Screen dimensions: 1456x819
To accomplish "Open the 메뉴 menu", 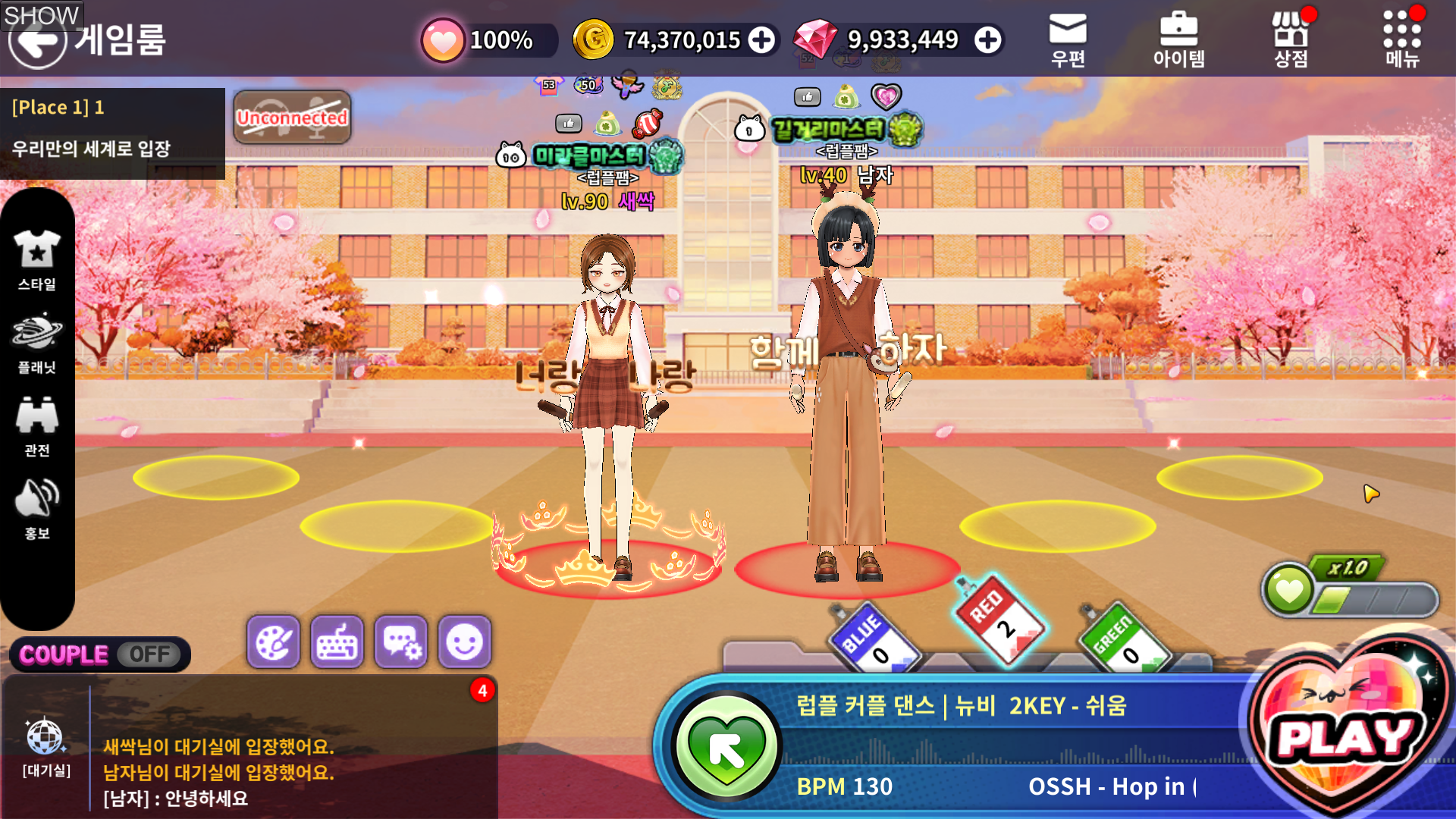I will (x=1401, y=39).
